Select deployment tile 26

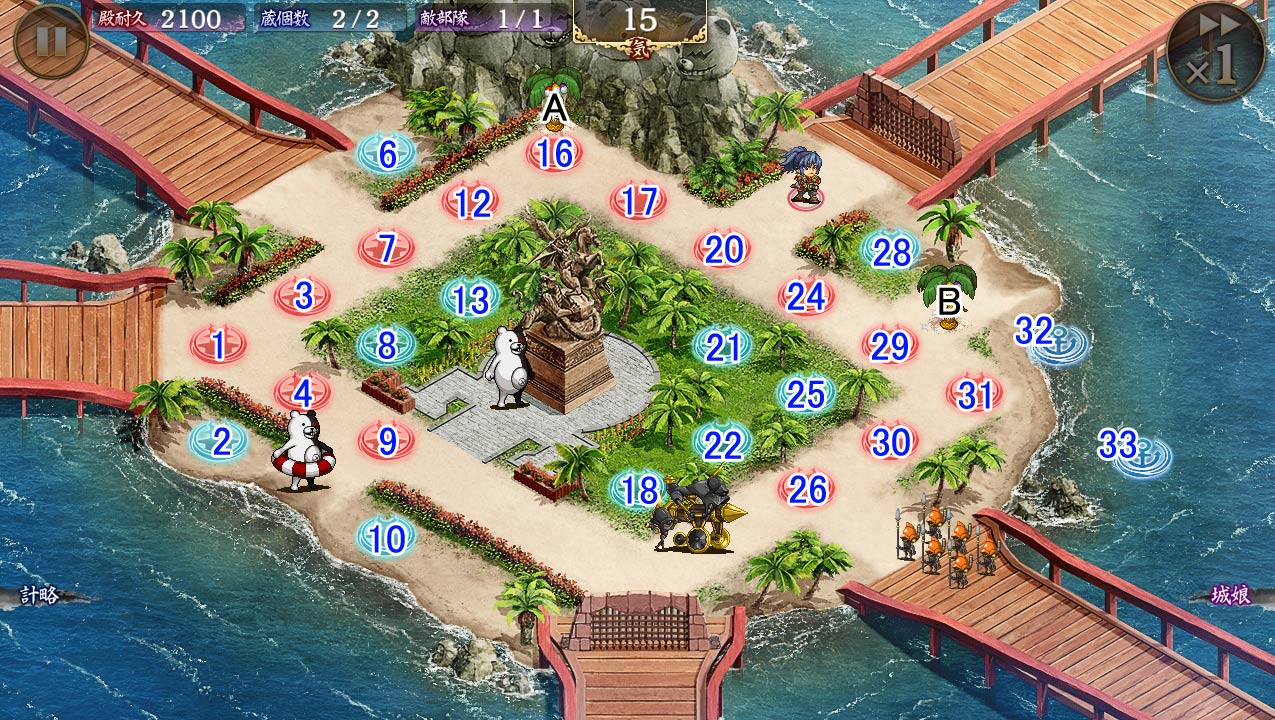pyautogui.click(x=807, y=489)
